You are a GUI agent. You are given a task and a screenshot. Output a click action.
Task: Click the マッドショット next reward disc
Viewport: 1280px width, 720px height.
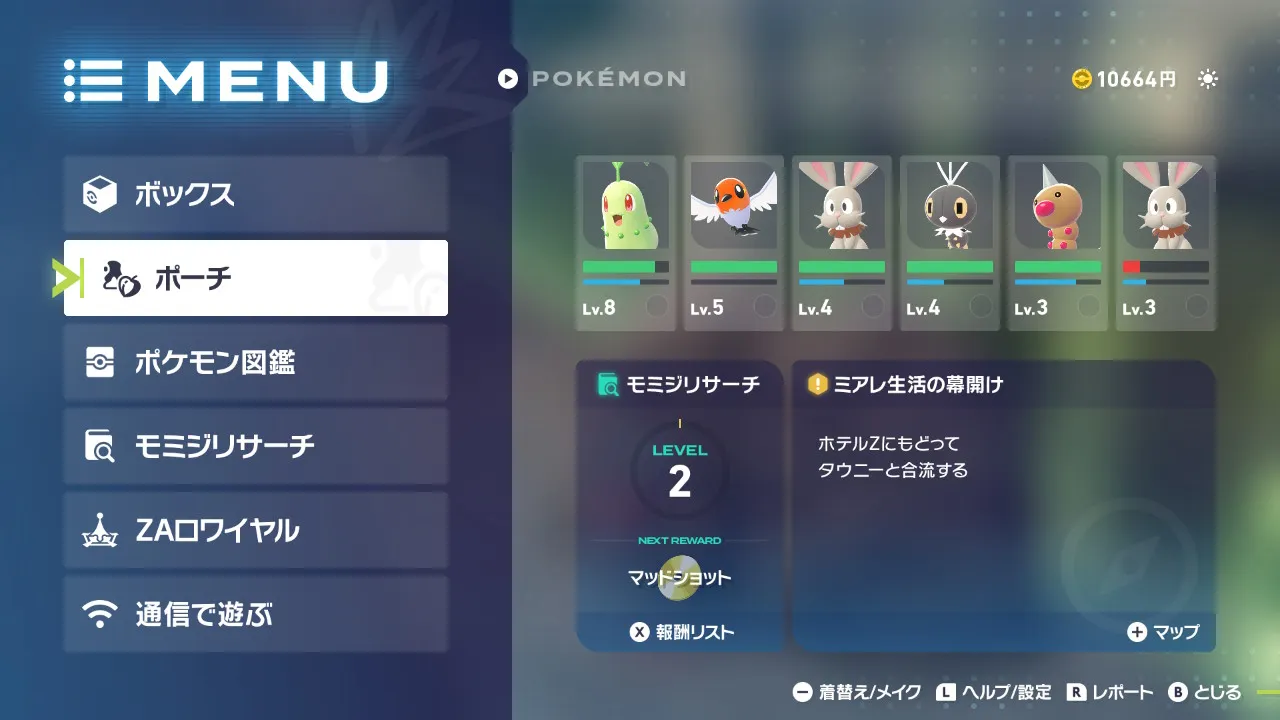[680, 578]
